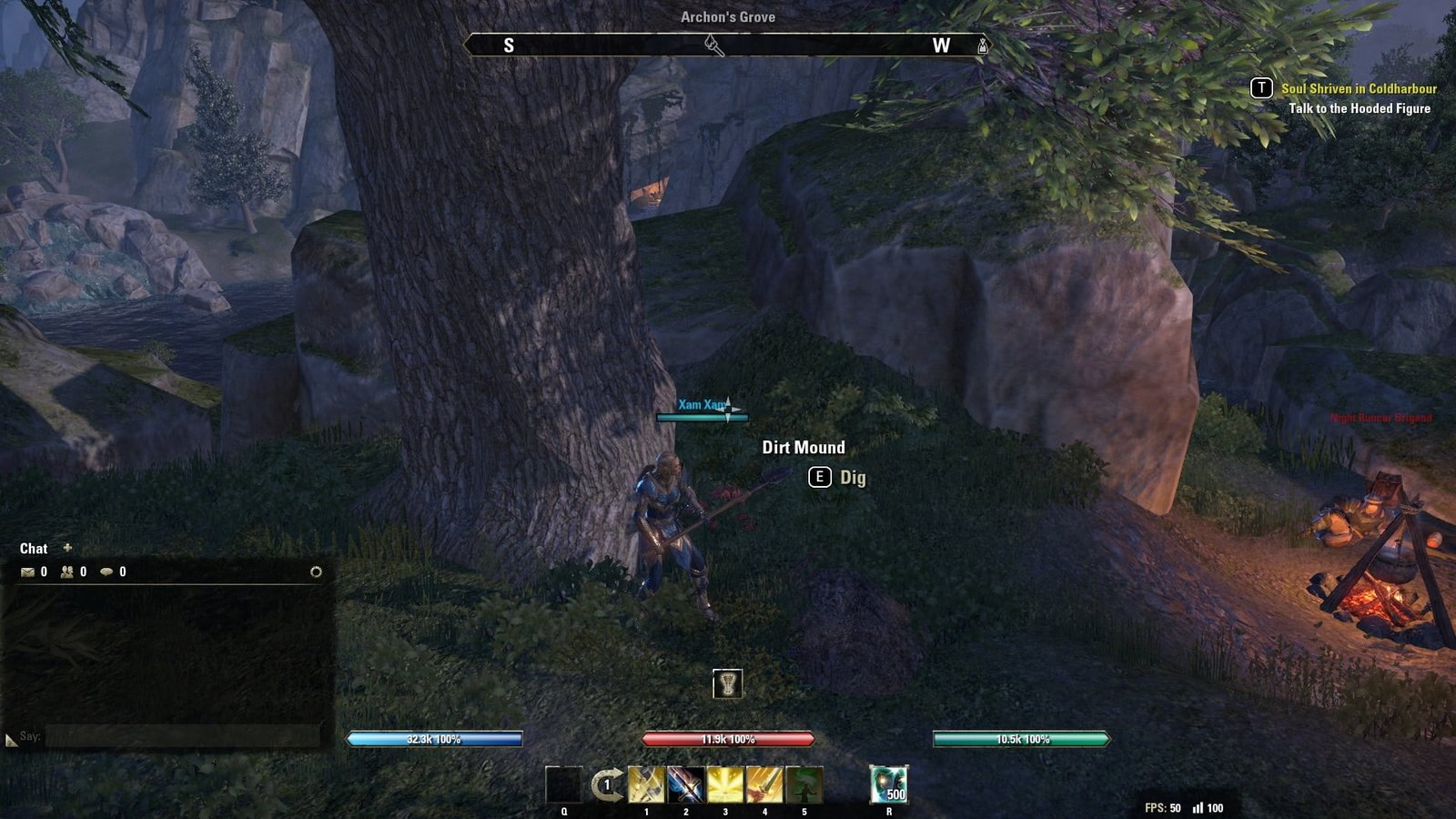Open the friends list icon in chat
Screen dimensions: 1456x819
pos(66,572)
